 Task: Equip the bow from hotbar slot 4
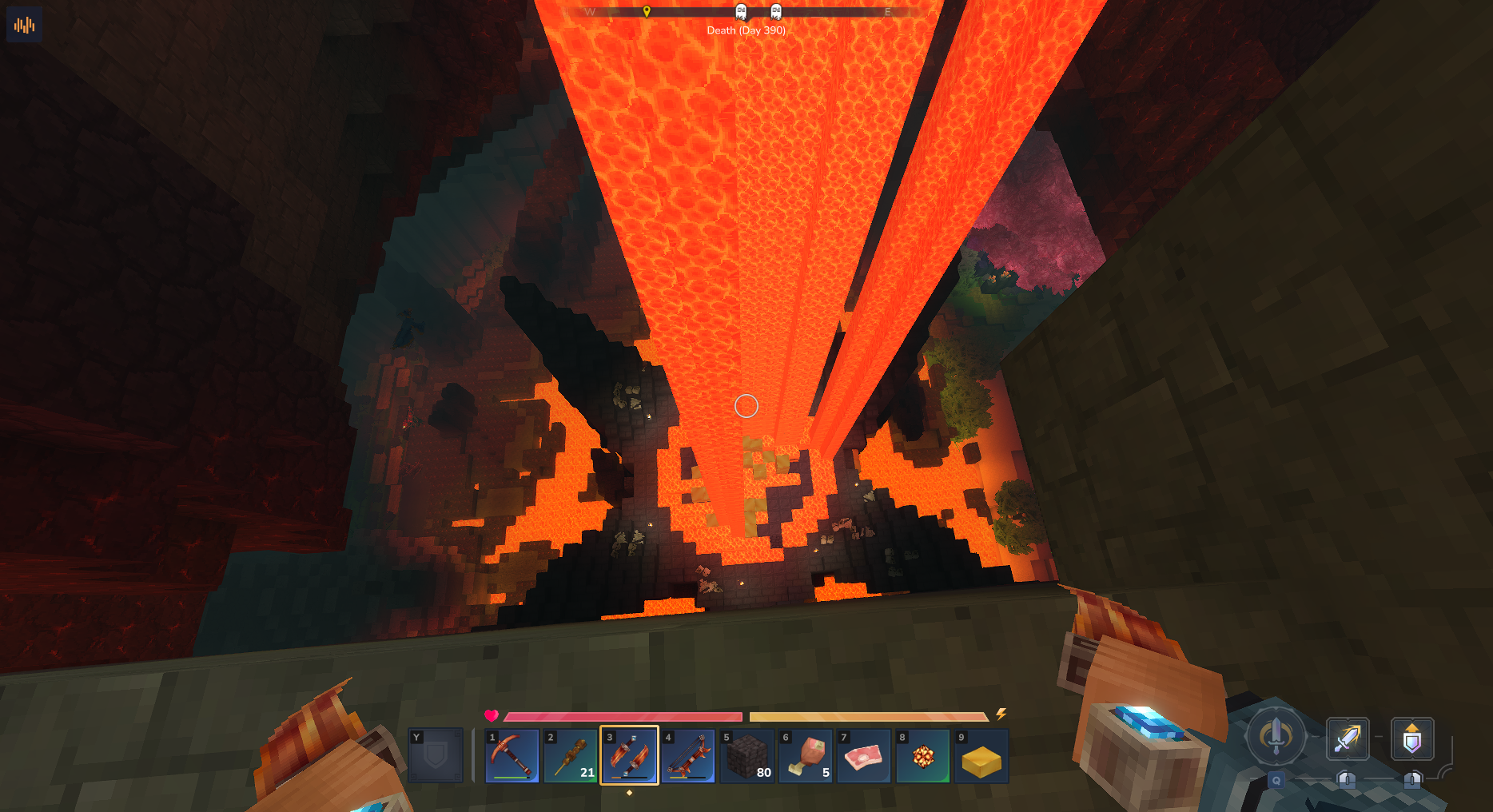(688, 755)
